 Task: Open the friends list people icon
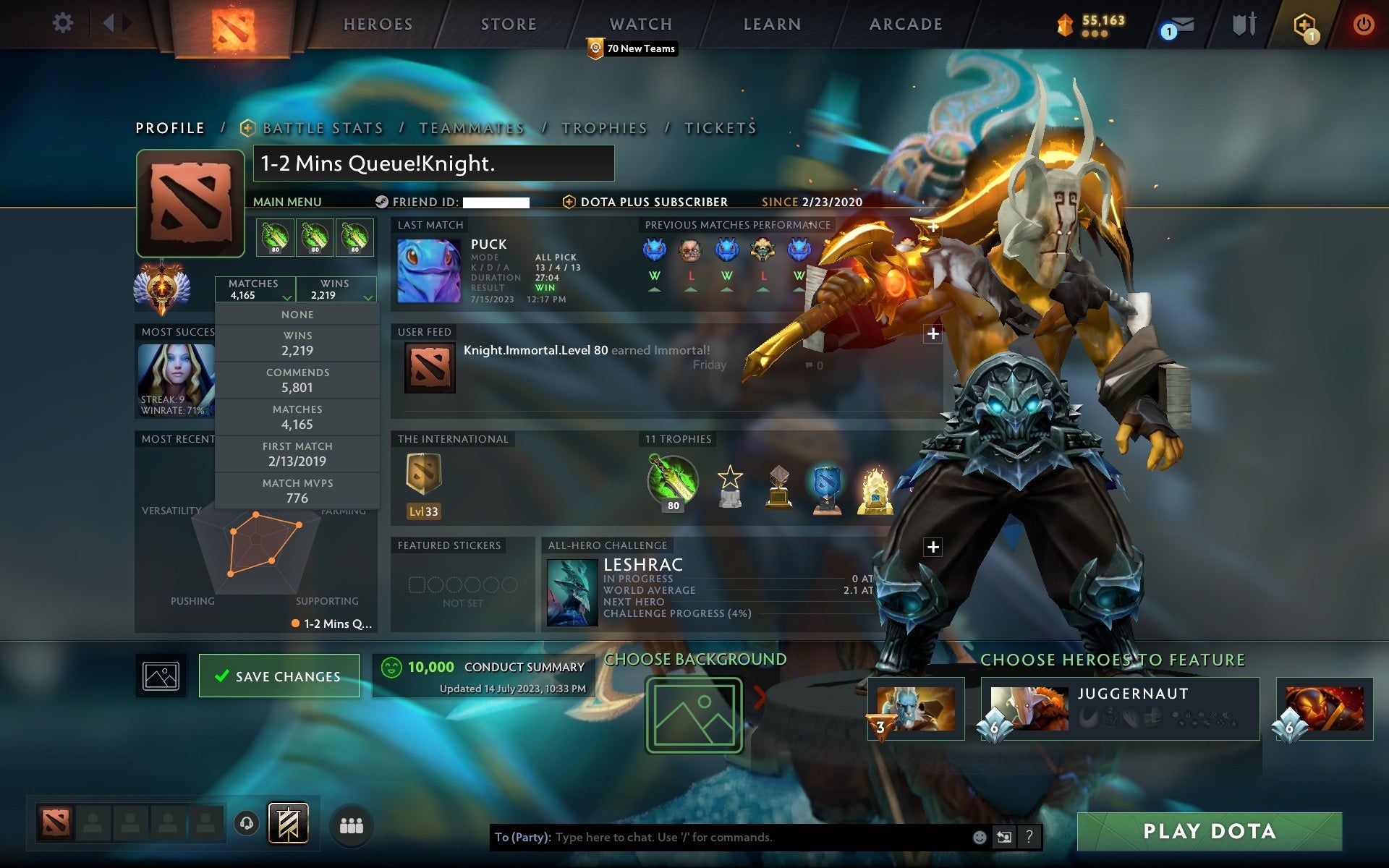point(351,824)
